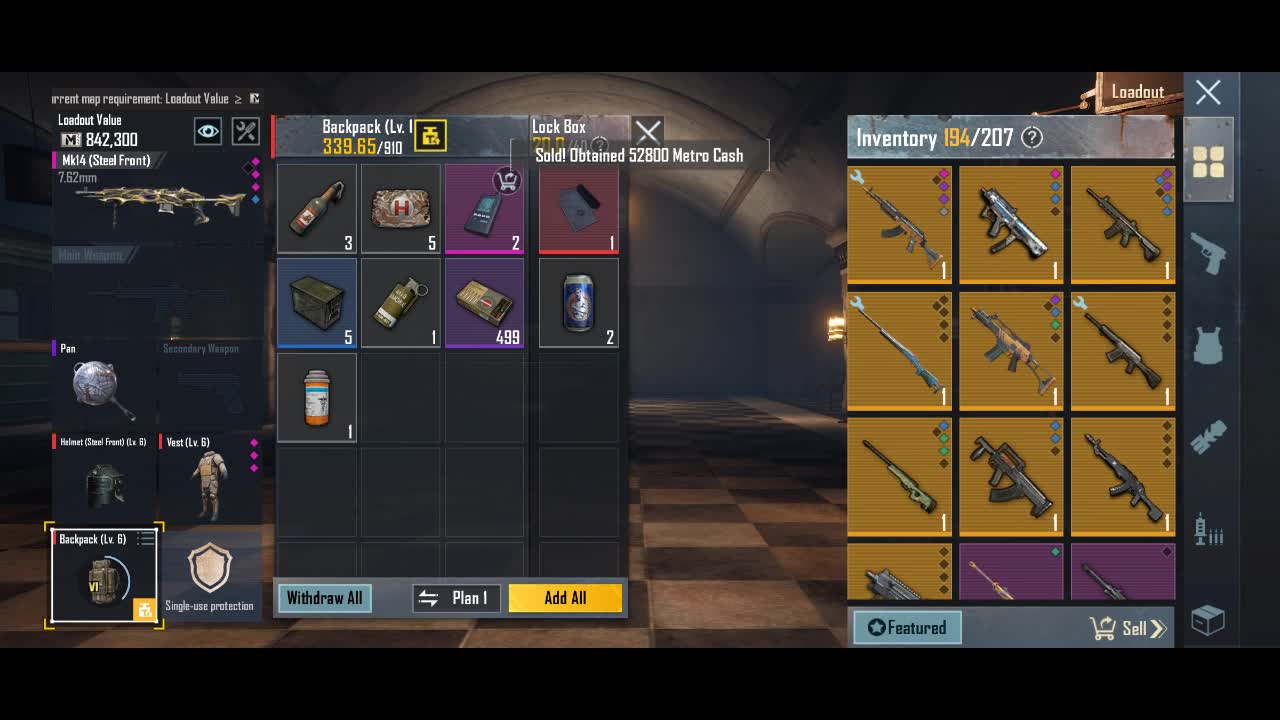Choose the smoke grenade slot
This screenshot has width=1280, height=720.
pos(400,303)
